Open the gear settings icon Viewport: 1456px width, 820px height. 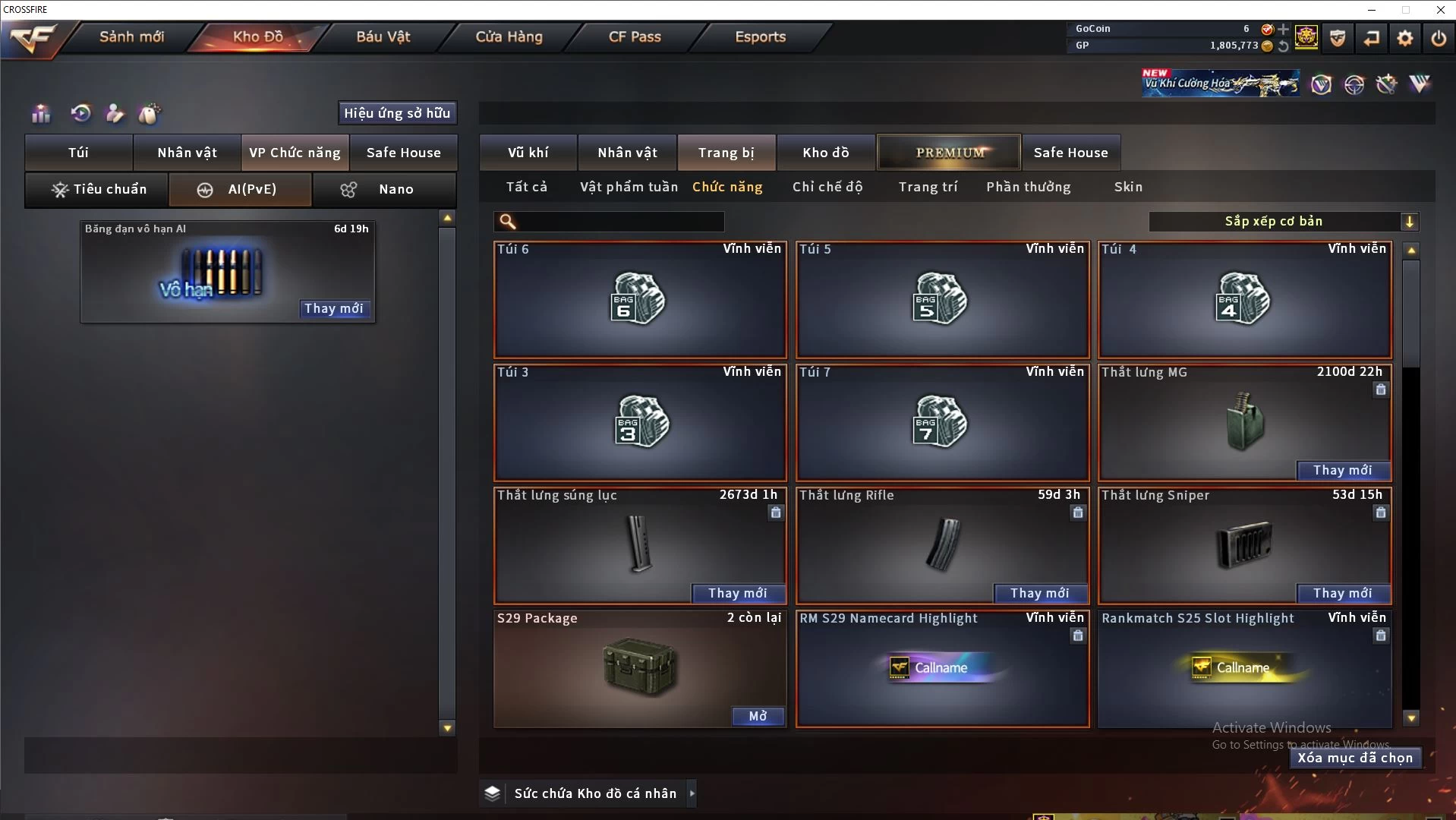coord(1405,38)
